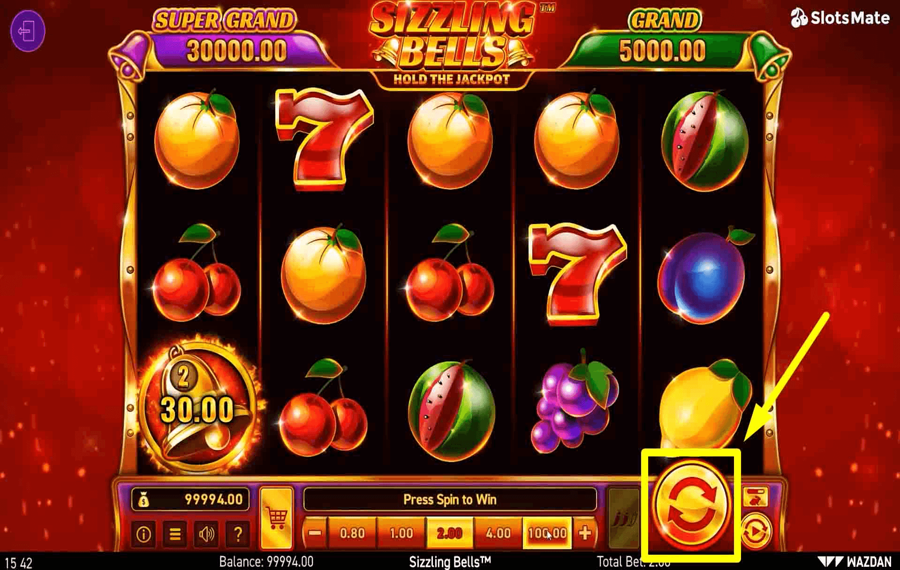Increase the bet with the plus button

pos(585,534)
